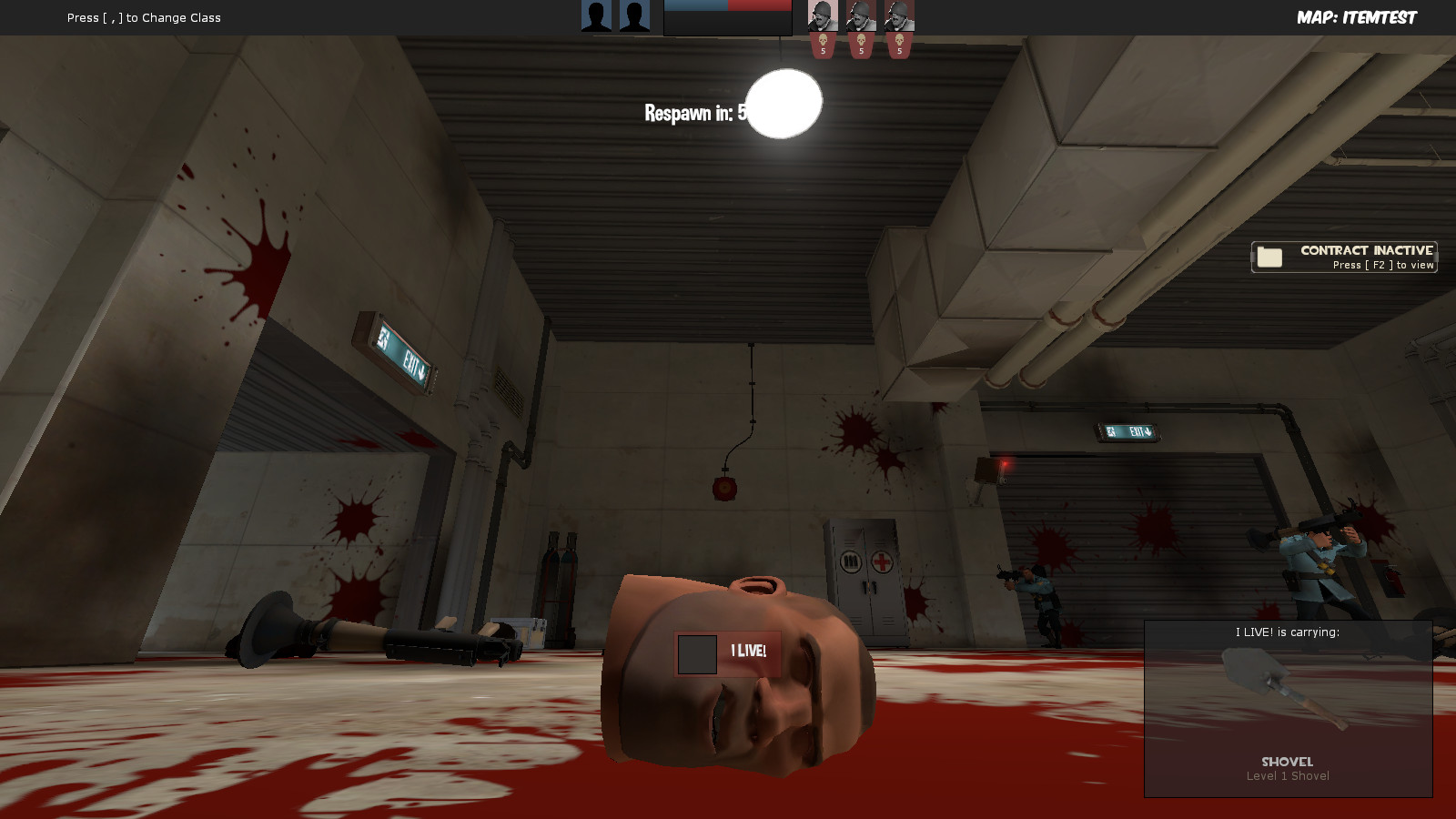Open the Contract folder icon
This screenshot has height=819, width=1456.
pos(1268,256)
